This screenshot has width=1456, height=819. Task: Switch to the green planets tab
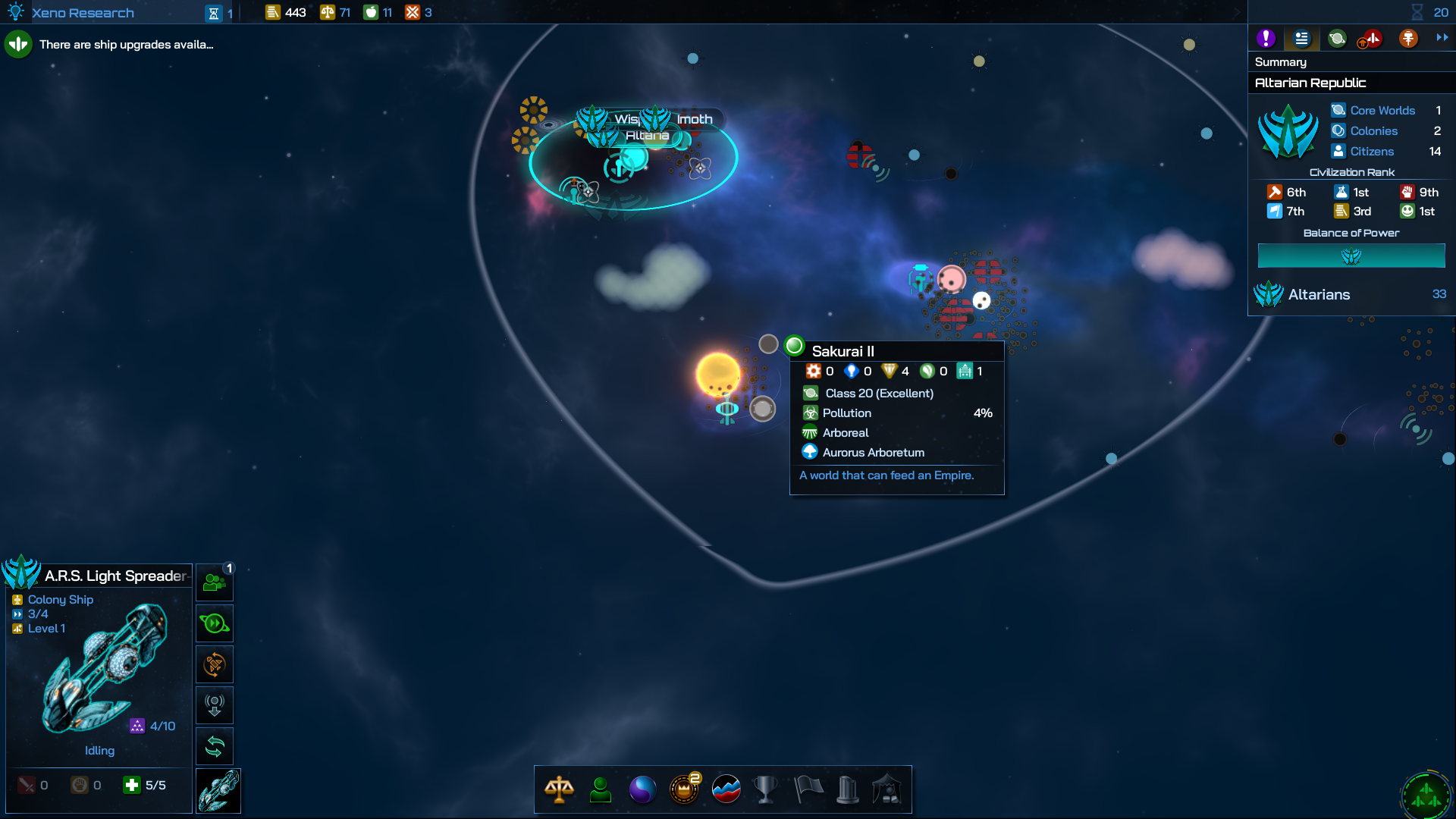coord(1337,39)
